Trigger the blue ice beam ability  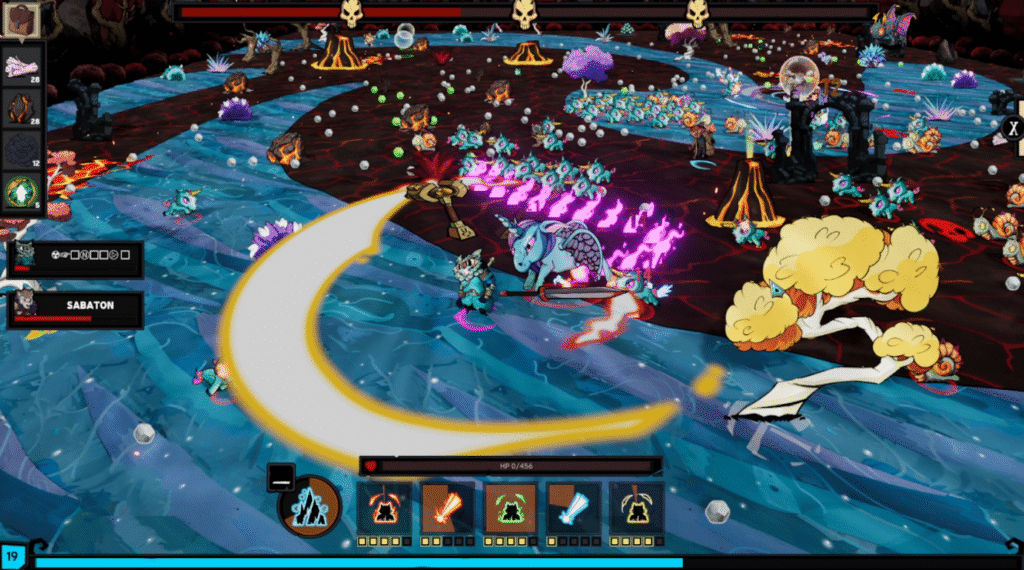tap(573, 507)
